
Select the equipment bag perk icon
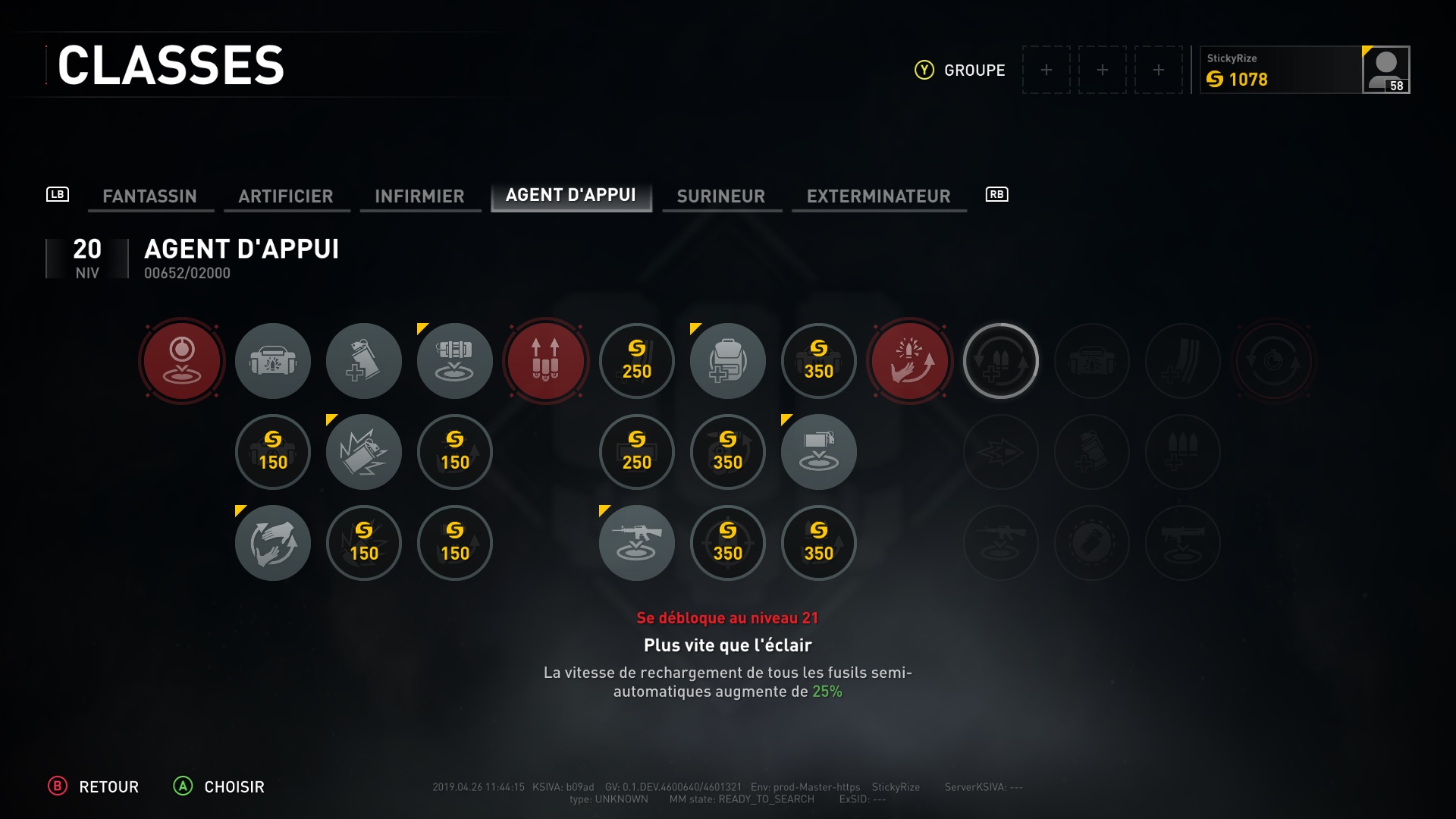click(x=273, y=361)
